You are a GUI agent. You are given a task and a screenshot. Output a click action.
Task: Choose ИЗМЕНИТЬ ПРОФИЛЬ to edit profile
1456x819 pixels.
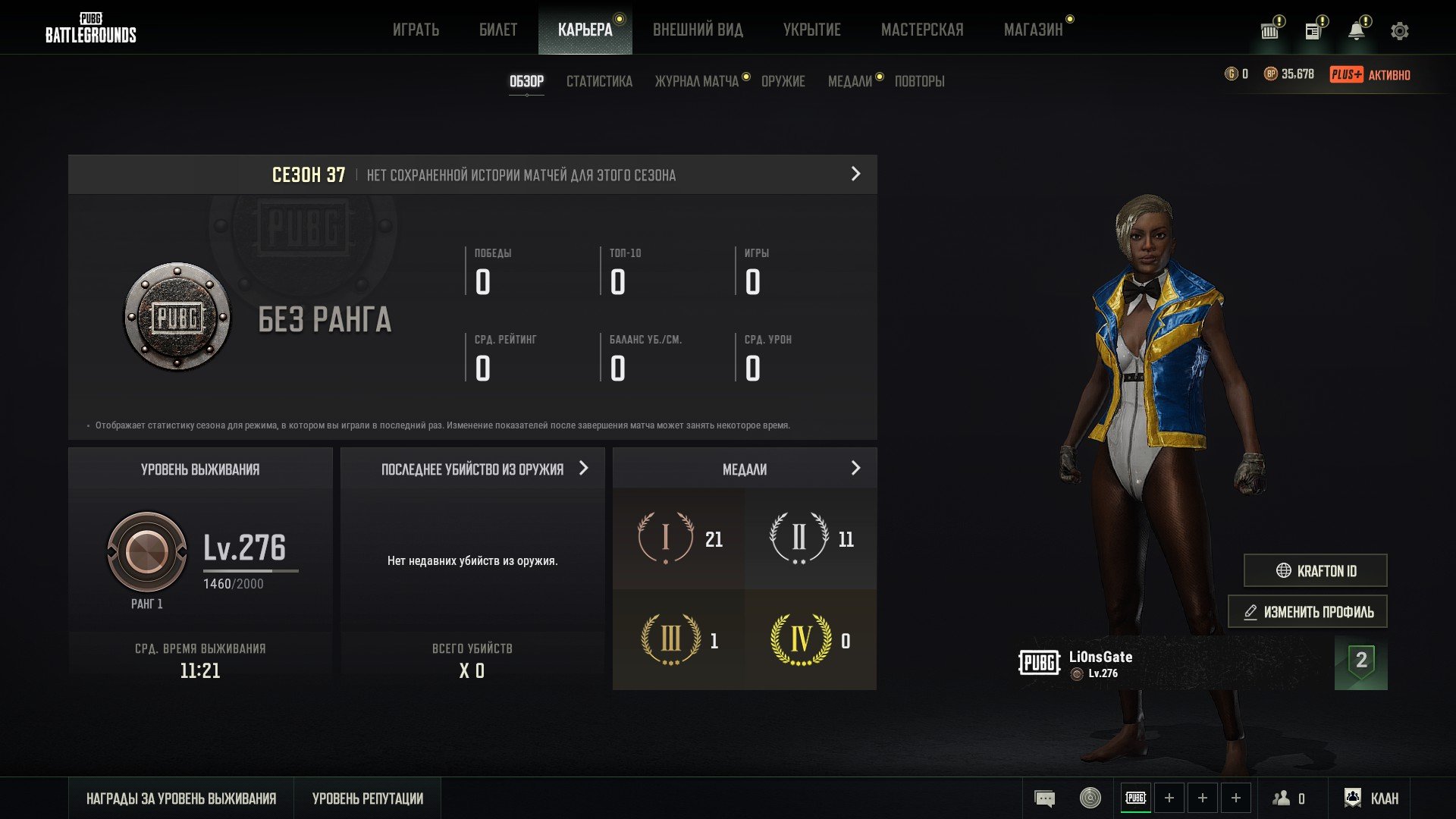(1307, 612)
